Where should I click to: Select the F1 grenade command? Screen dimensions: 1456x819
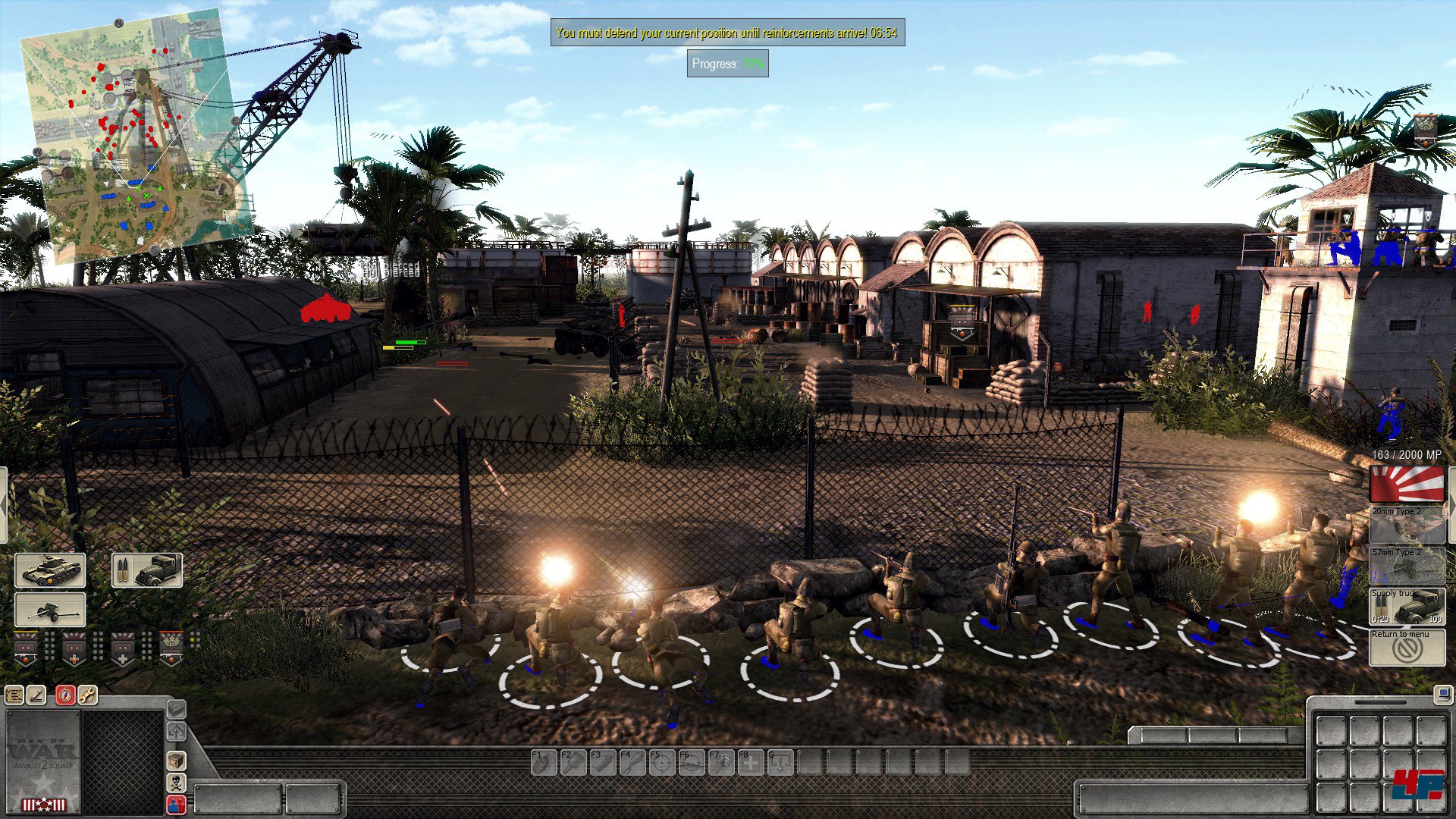544,762
